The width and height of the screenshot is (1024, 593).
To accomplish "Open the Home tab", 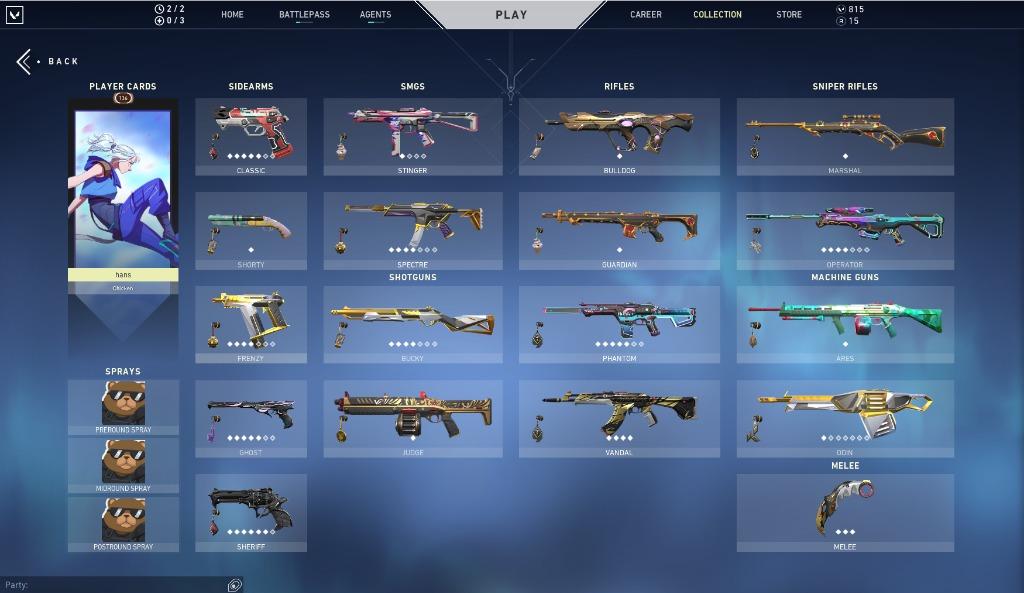I will [x=232, y=15].
